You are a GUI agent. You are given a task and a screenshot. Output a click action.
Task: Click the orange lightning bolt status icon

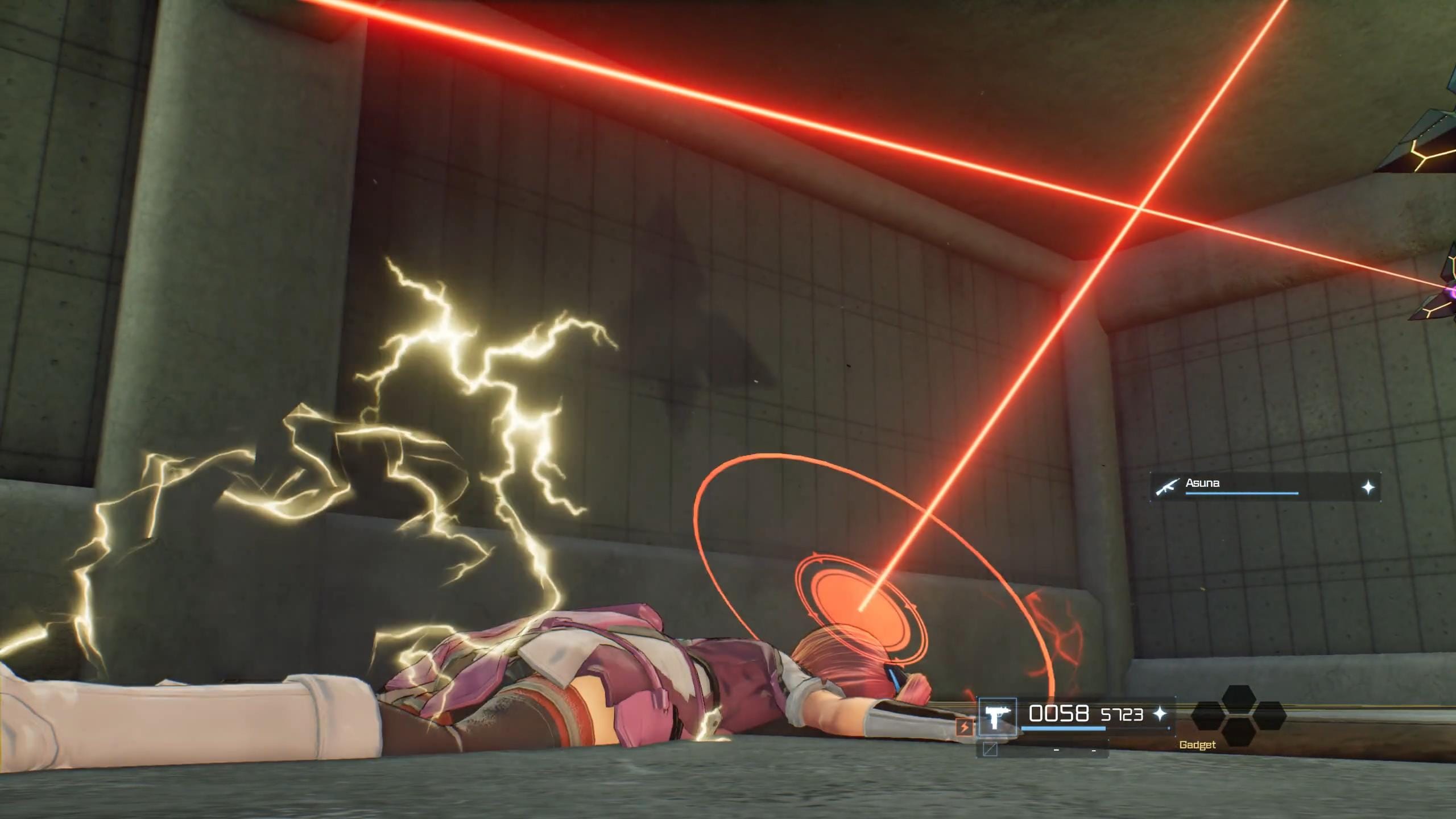coord(964,727)
